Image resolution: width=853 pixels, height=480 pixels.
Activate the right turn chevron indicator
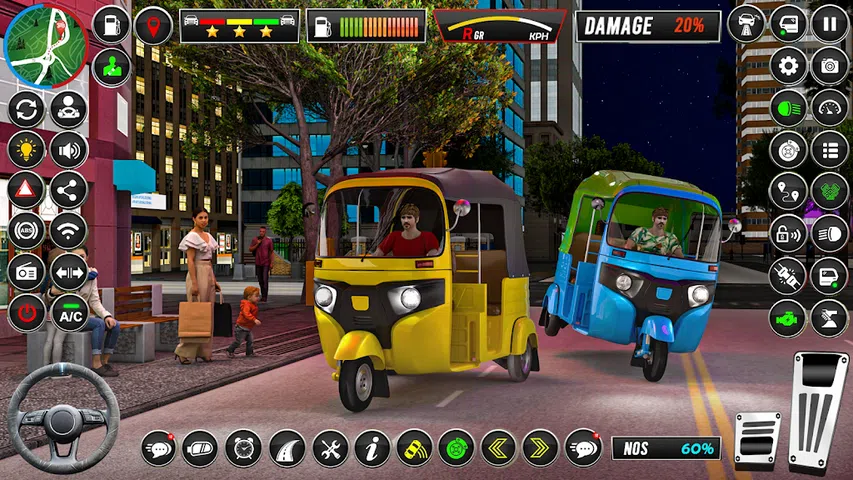coord(540,447)
